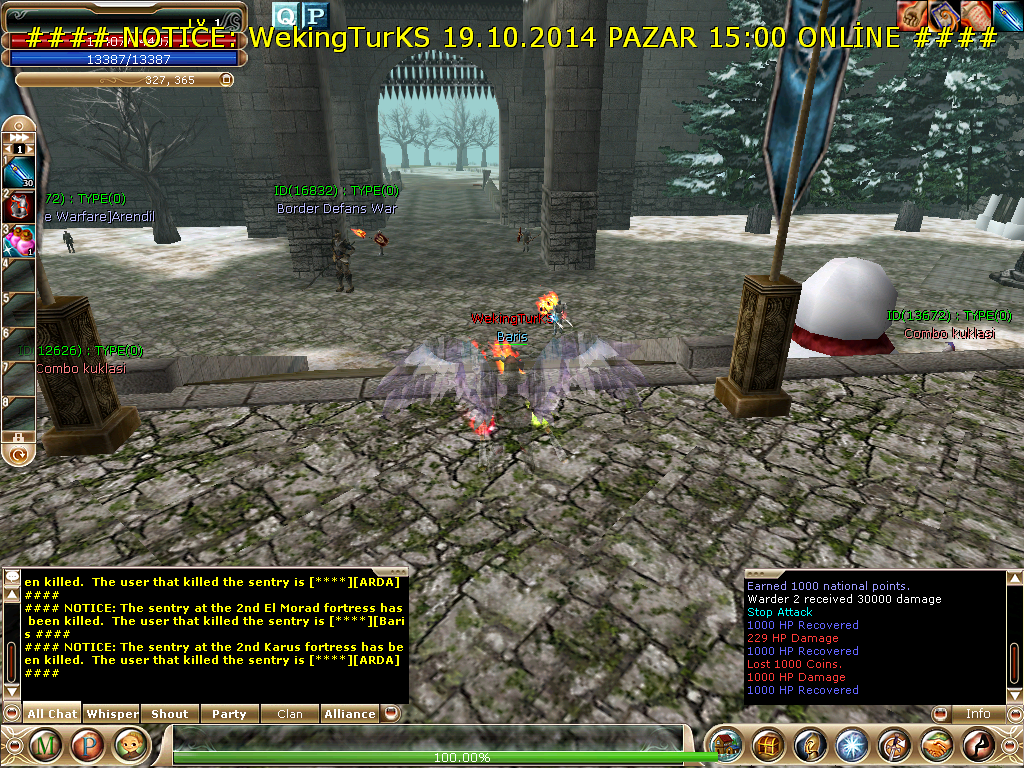1024x768 pixels.
Task: Show the Alliance chat tab
Action: [350, 714]
